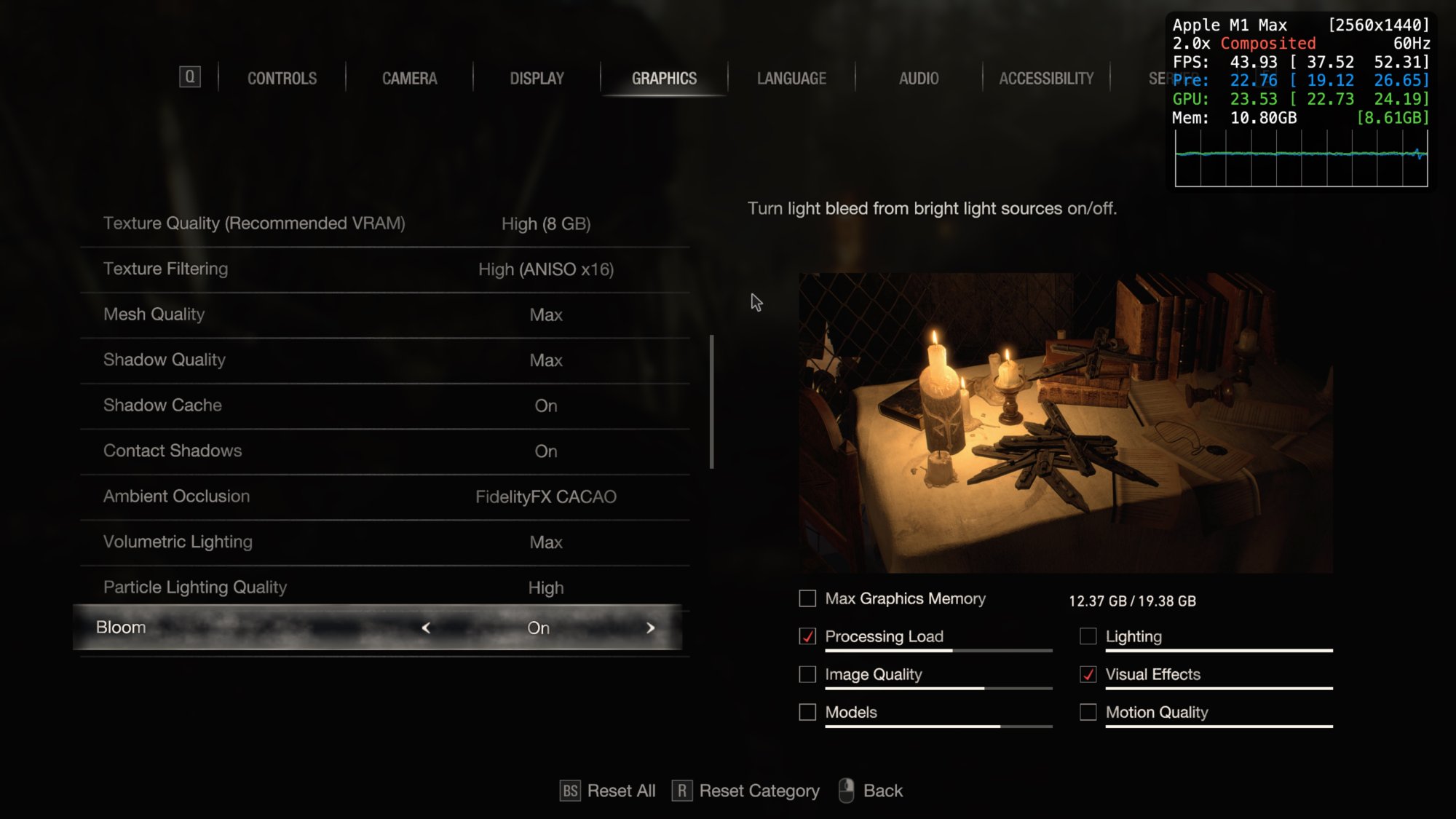
Task: Open the Camera settings tab
Action: (409, 78)
